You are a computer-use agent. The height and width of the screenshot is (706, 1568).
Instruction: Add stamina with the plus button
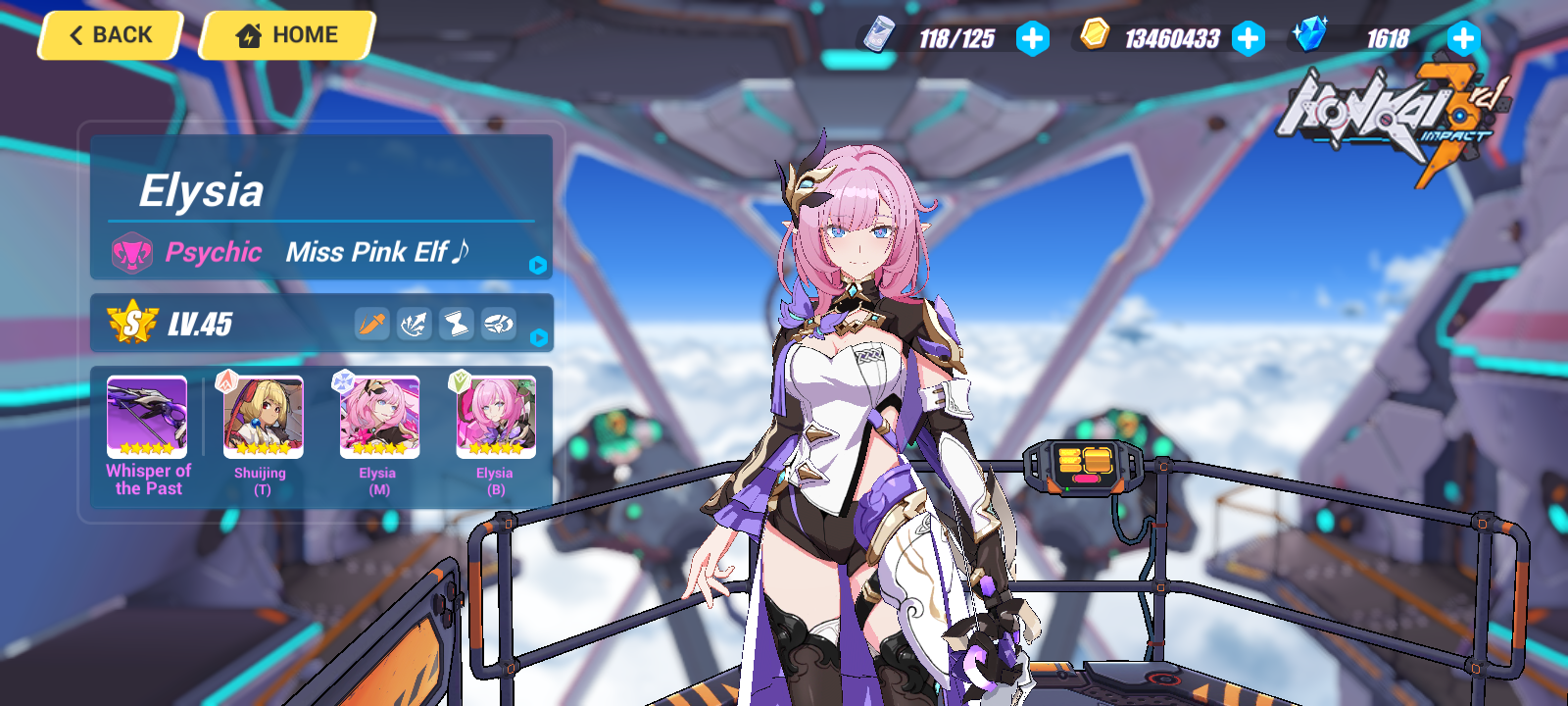[x=1032, y=39]
